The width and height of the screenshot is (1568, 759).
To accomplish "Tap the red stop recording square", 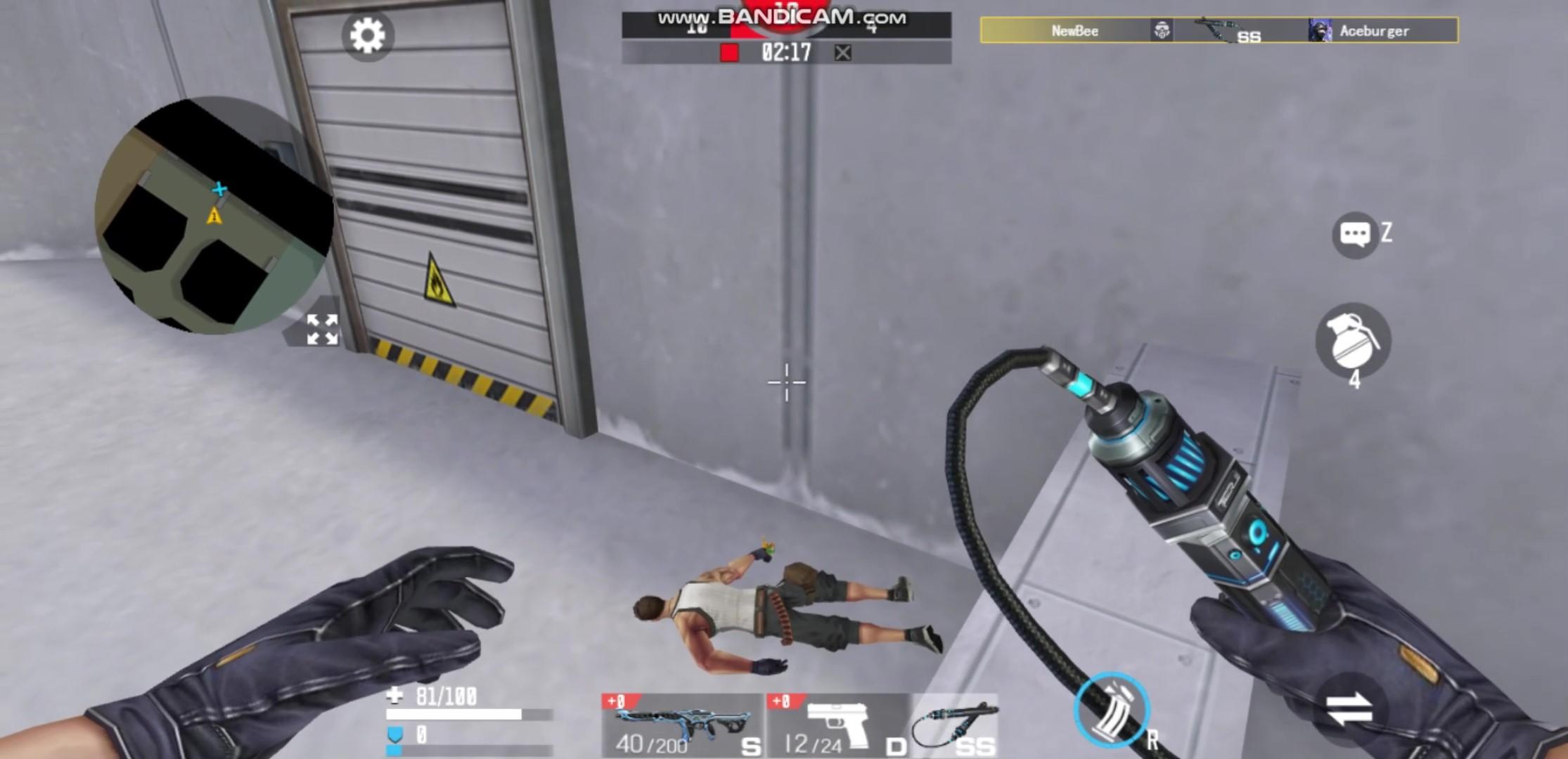I will click(x=731, y=51).
